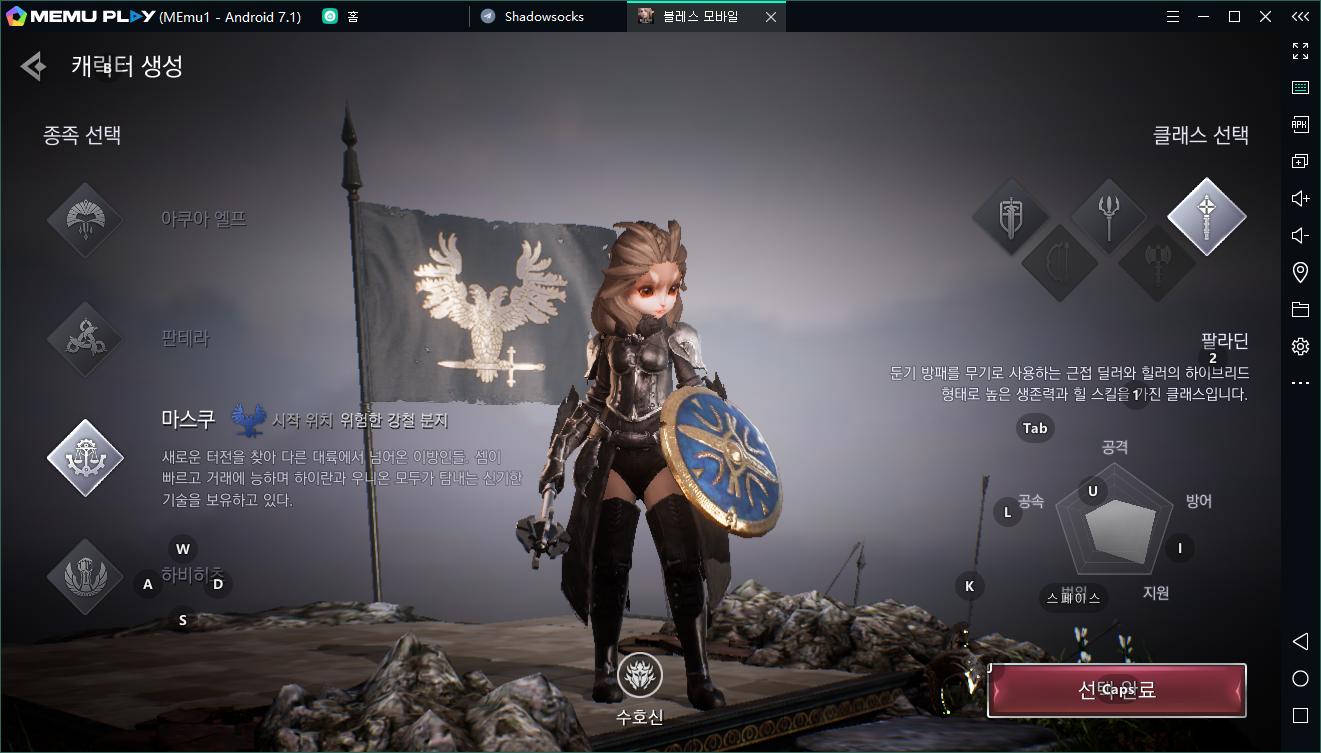1321x753 pixels.
Task: Choose the bow class icon
Action: click(1060, 263)
